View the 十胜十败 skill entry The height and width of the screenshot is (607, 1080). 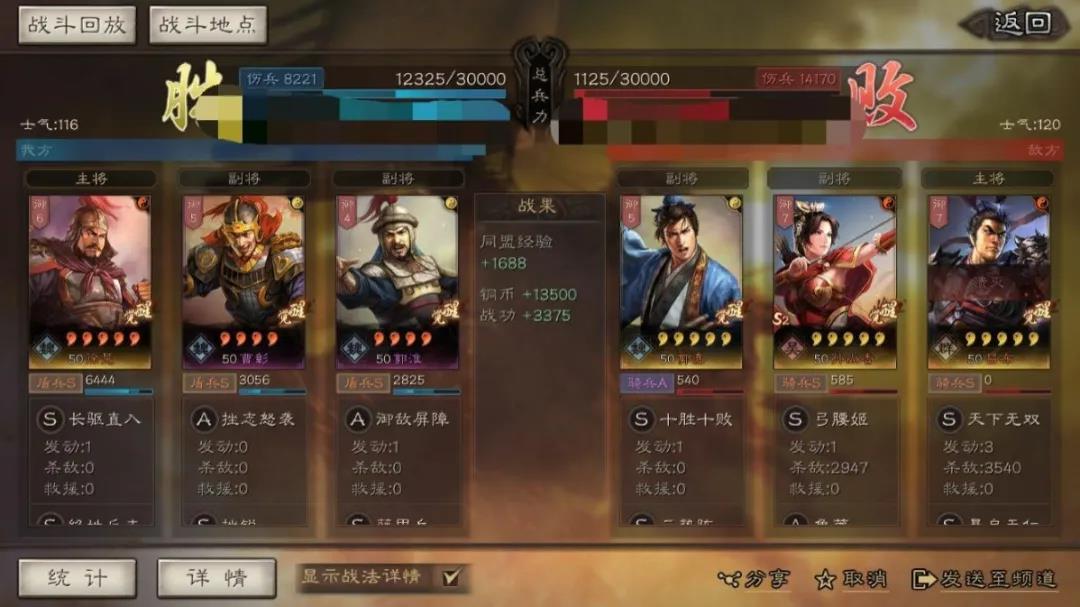(683, 419)
